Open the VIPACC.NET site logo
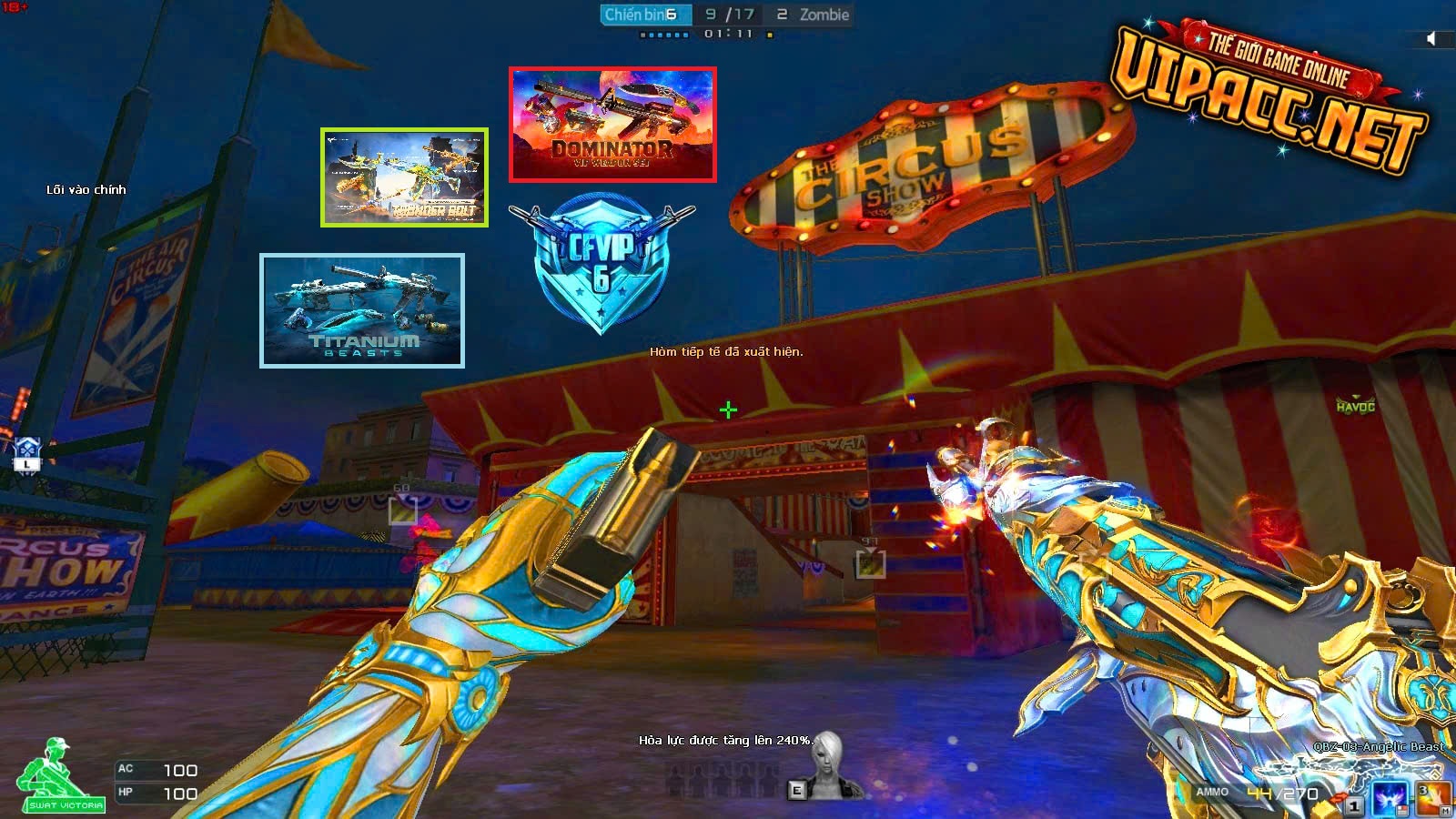This screenshot has width=1456, height=819. tap(1269, 96)
